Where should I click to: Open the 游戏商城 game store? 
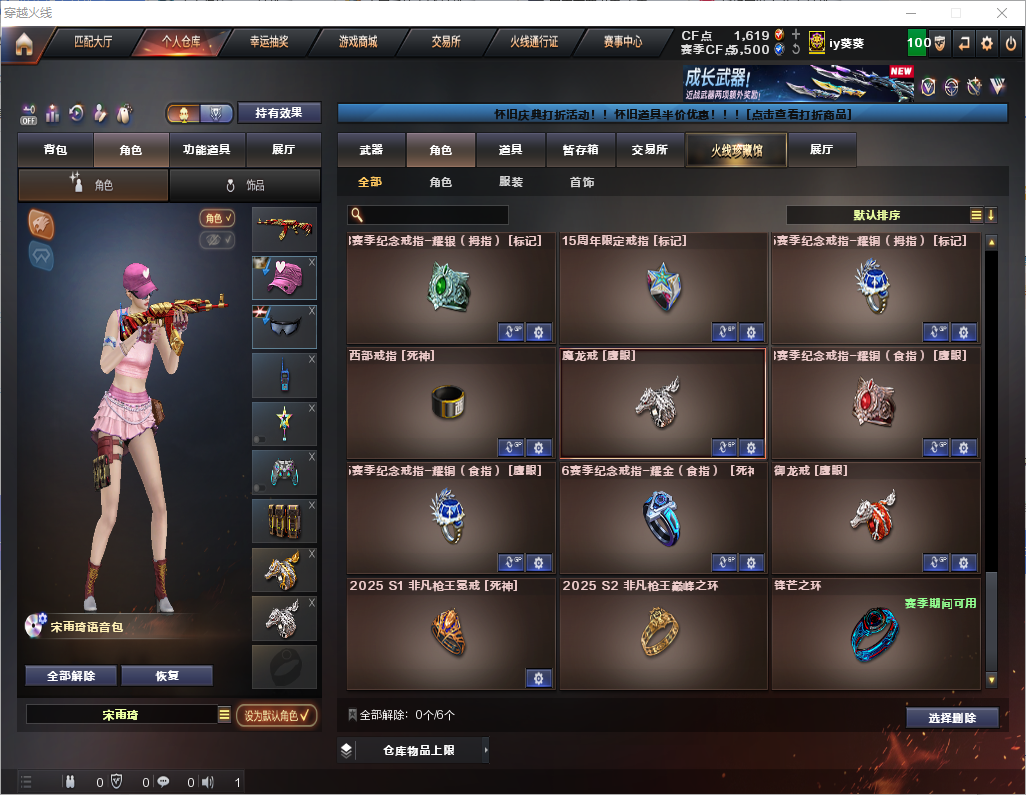(x=357, y=42)
